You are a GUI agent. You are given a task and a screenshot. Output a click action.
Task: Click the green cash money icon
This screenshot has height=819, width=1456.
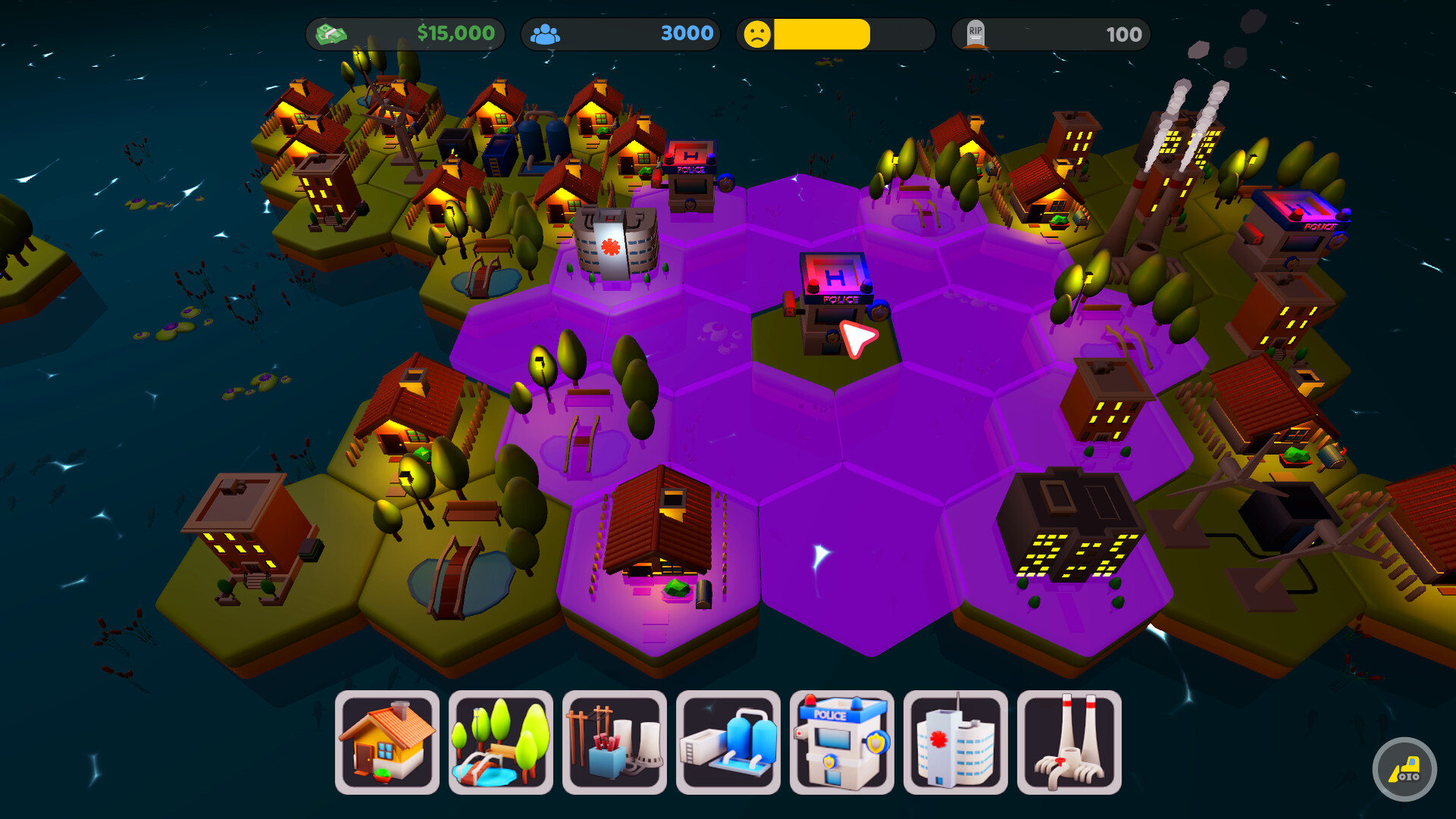pos(332,33)
